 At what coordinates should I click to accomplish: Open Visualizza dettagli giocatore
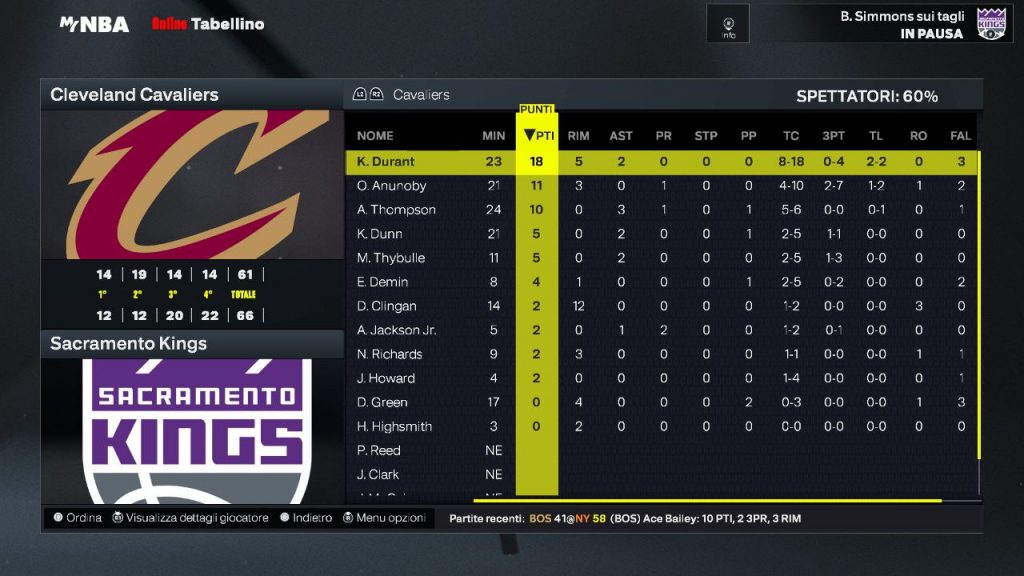[190, 518]
